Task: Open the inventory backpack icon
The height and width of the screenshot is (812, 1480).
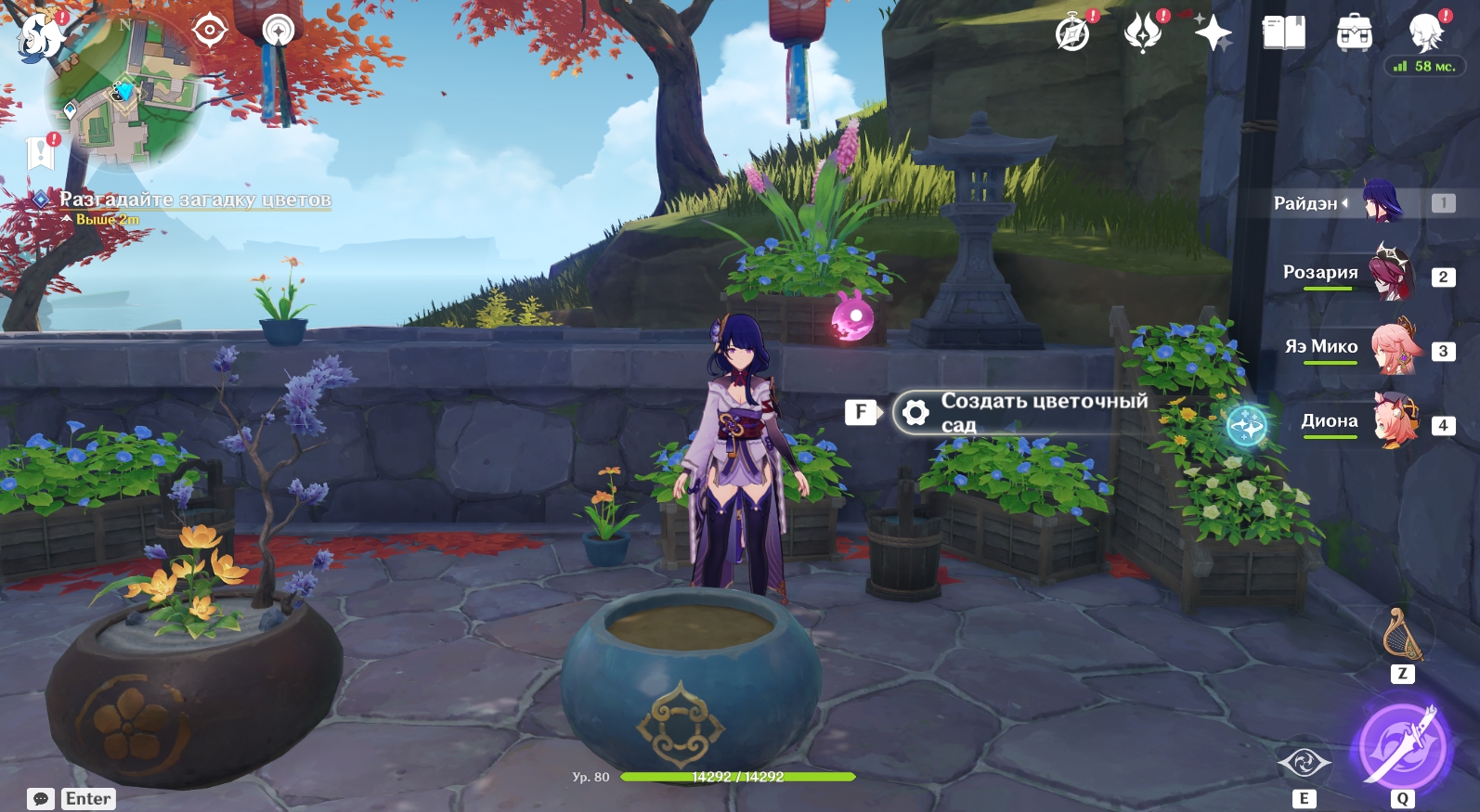Action: pos(1355,33)
